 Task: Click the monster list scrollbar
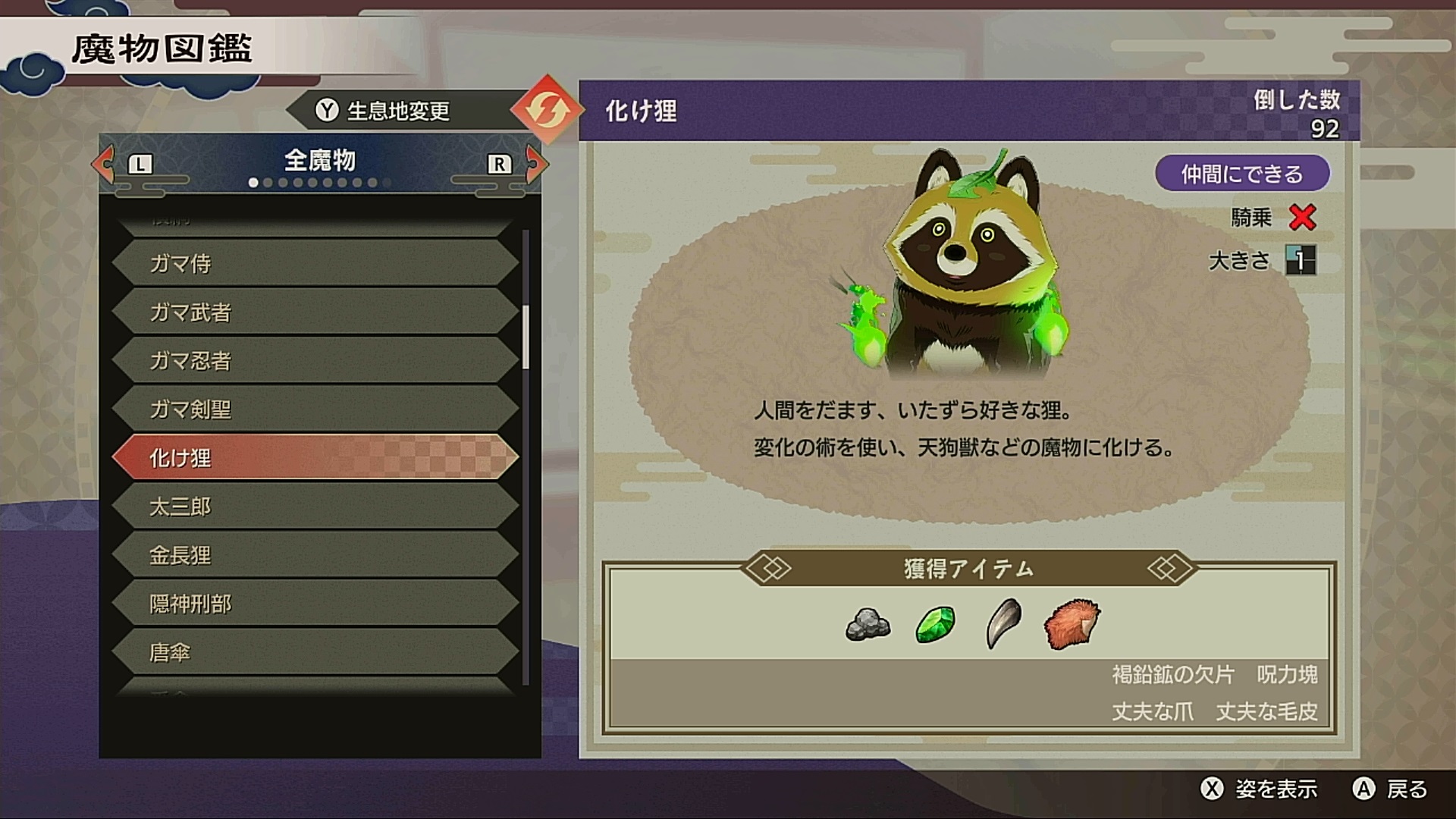(526, 337)
